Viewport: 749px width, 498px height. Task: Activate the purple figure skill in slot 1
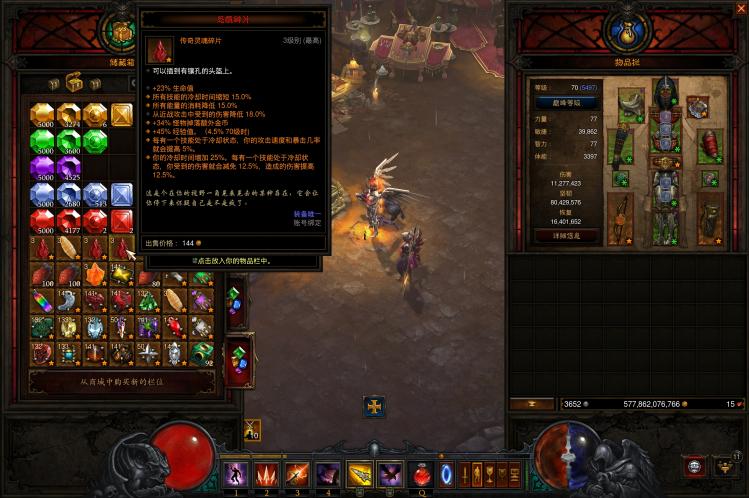pos(235,473)
